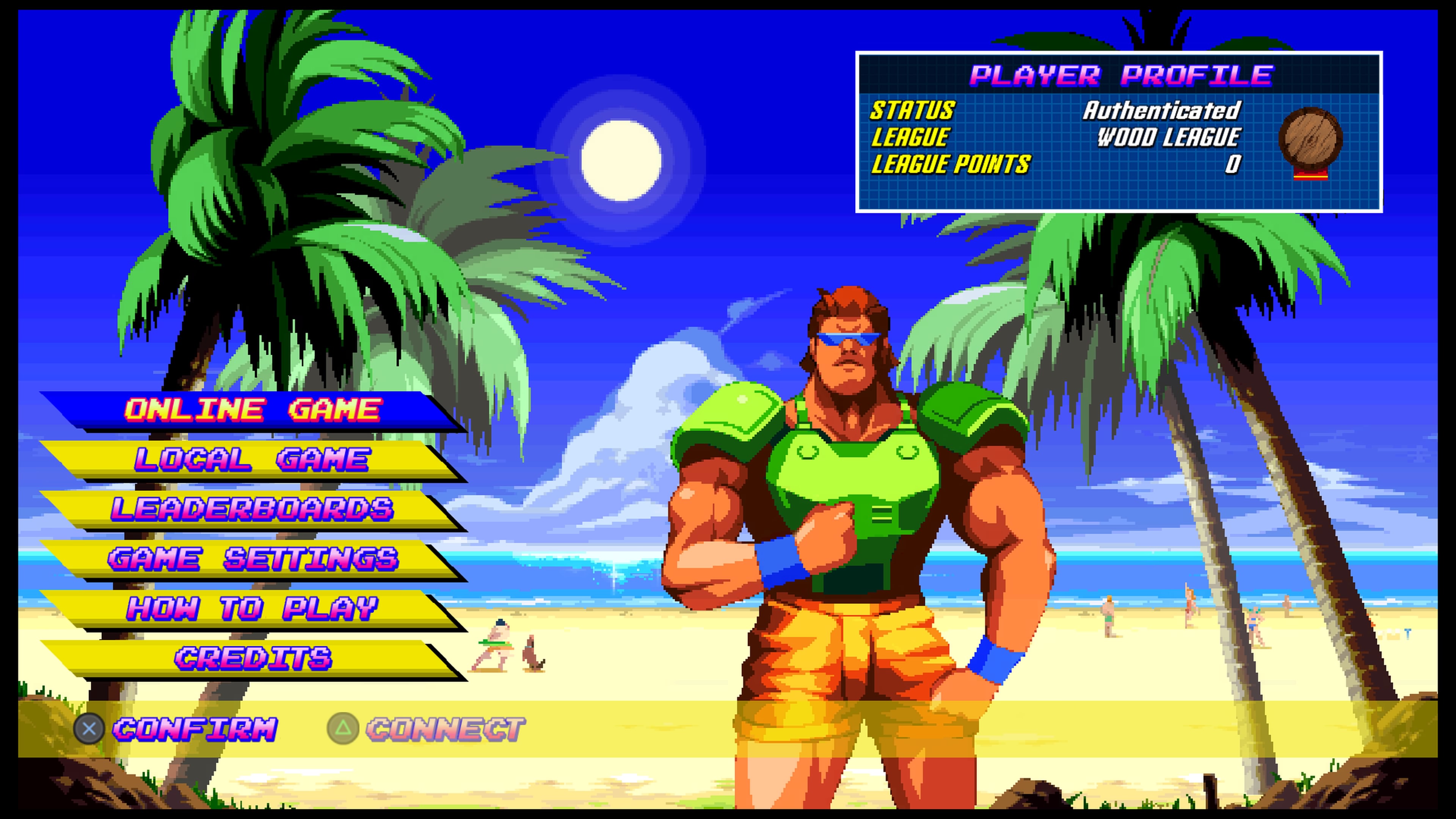
Task: Click the Wood League badge in Player Profile
Action: pos(1310,141)
